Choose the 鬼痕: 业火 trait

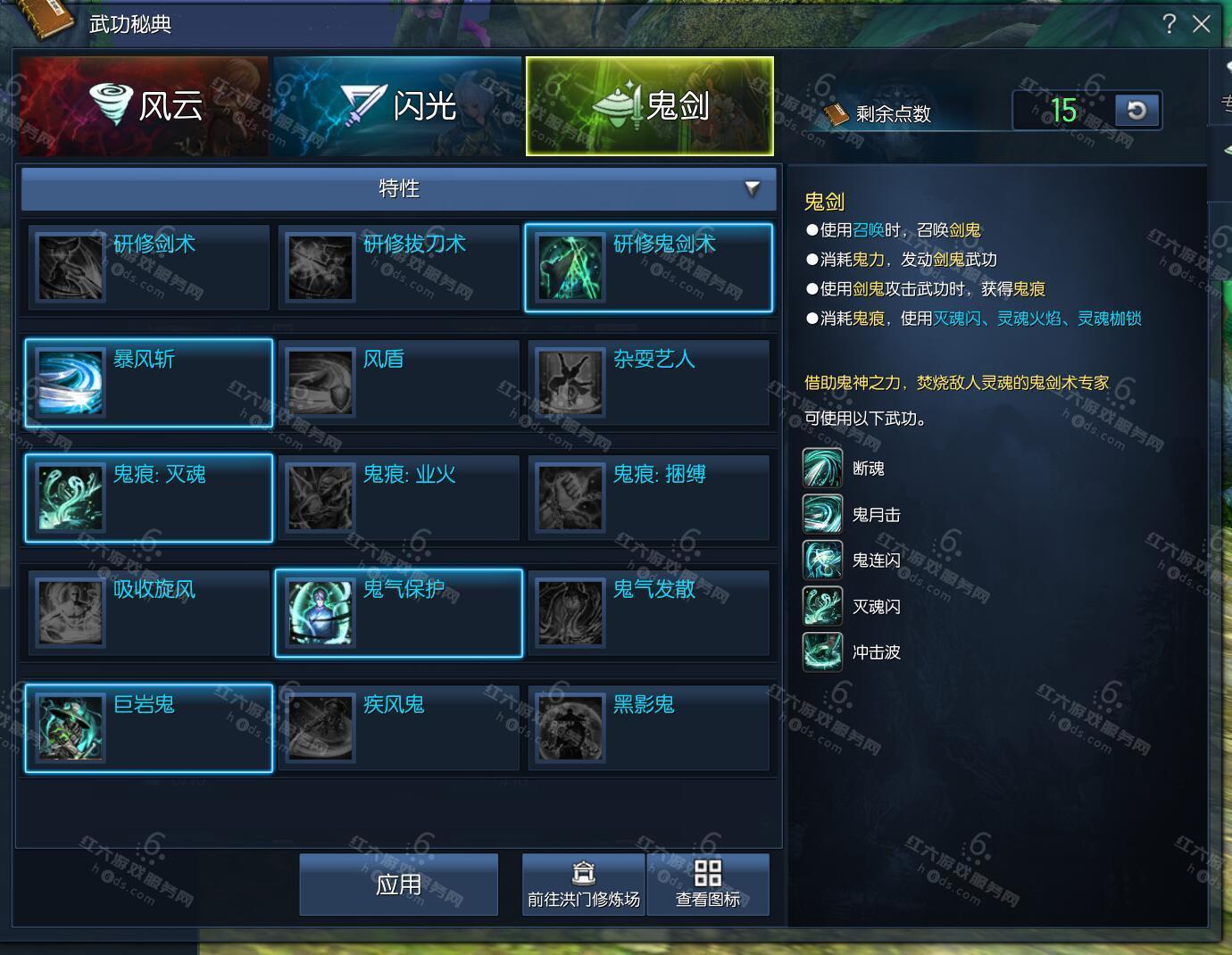398,497
